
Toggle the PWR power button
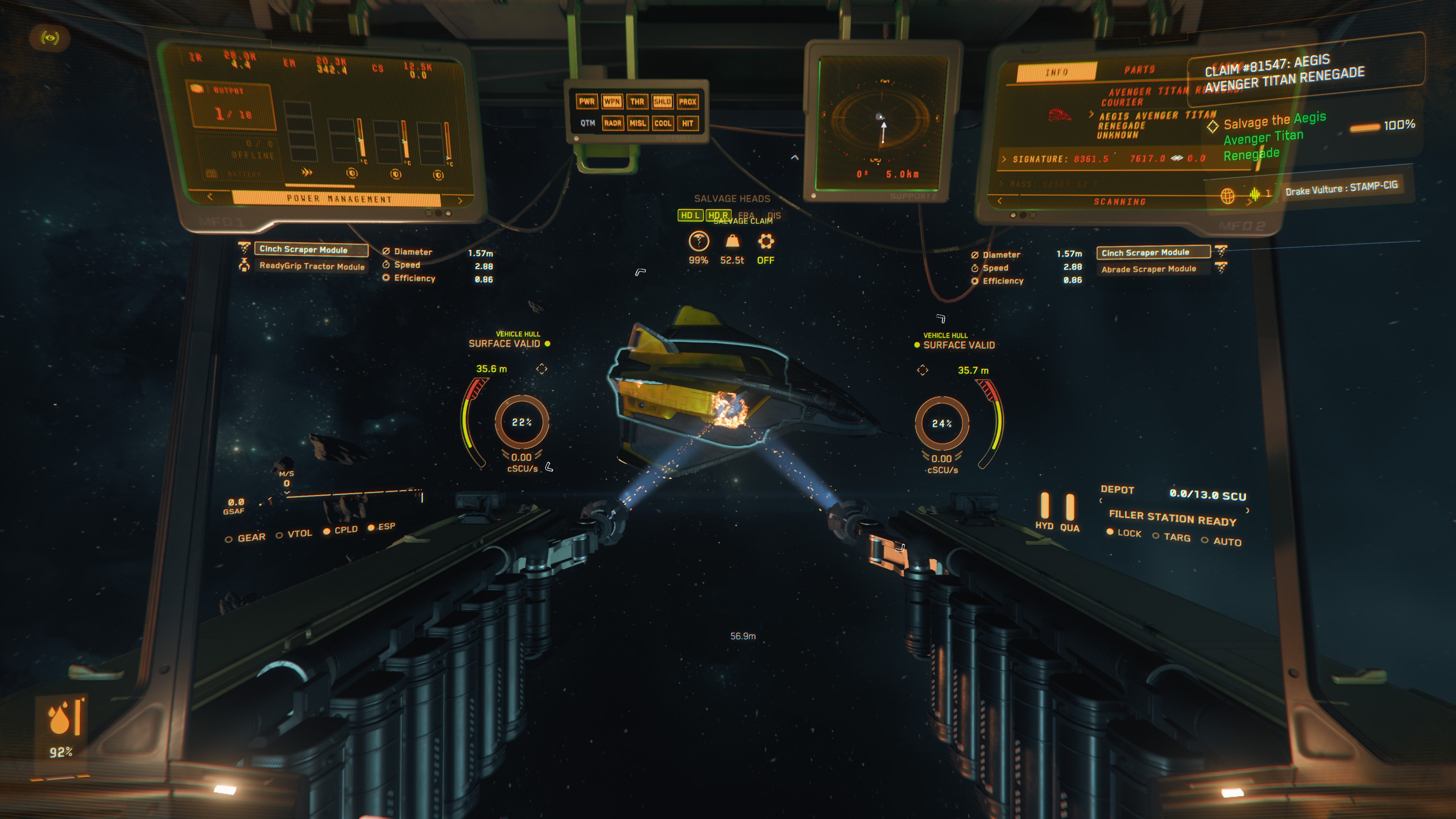(x=587, y=102)
